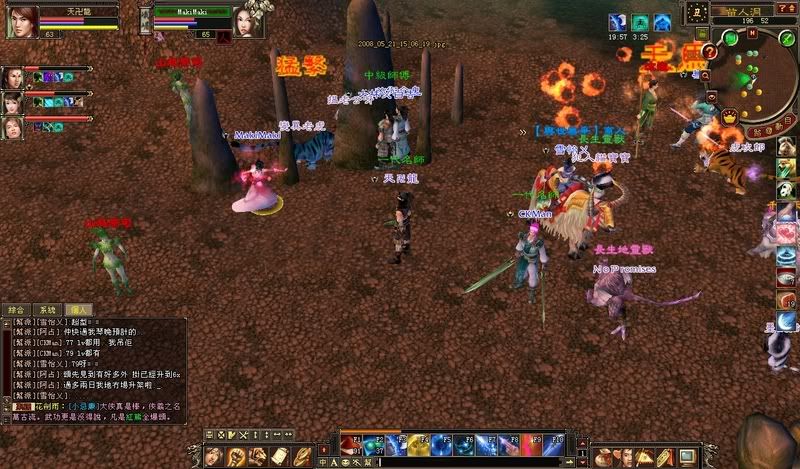Click the moon buff icon showing 19:57

click(x=618, y=22)
